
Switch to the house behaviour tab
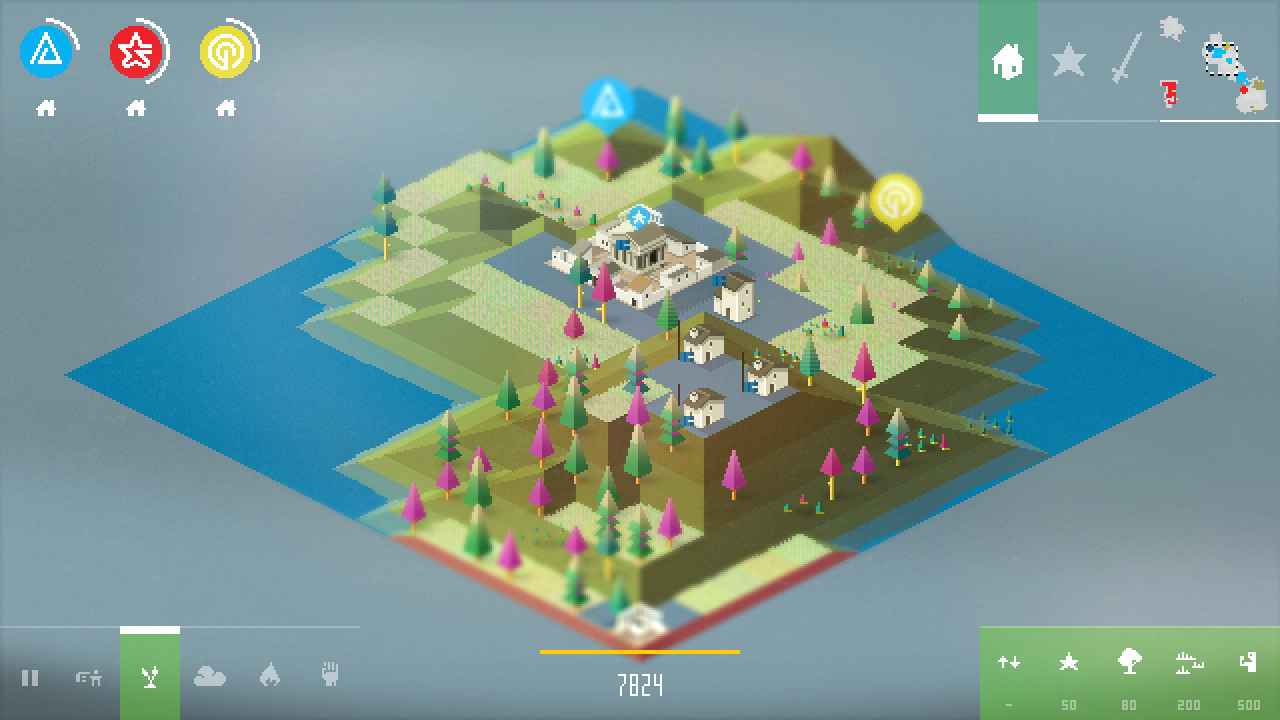click(x=1008, y=61)
